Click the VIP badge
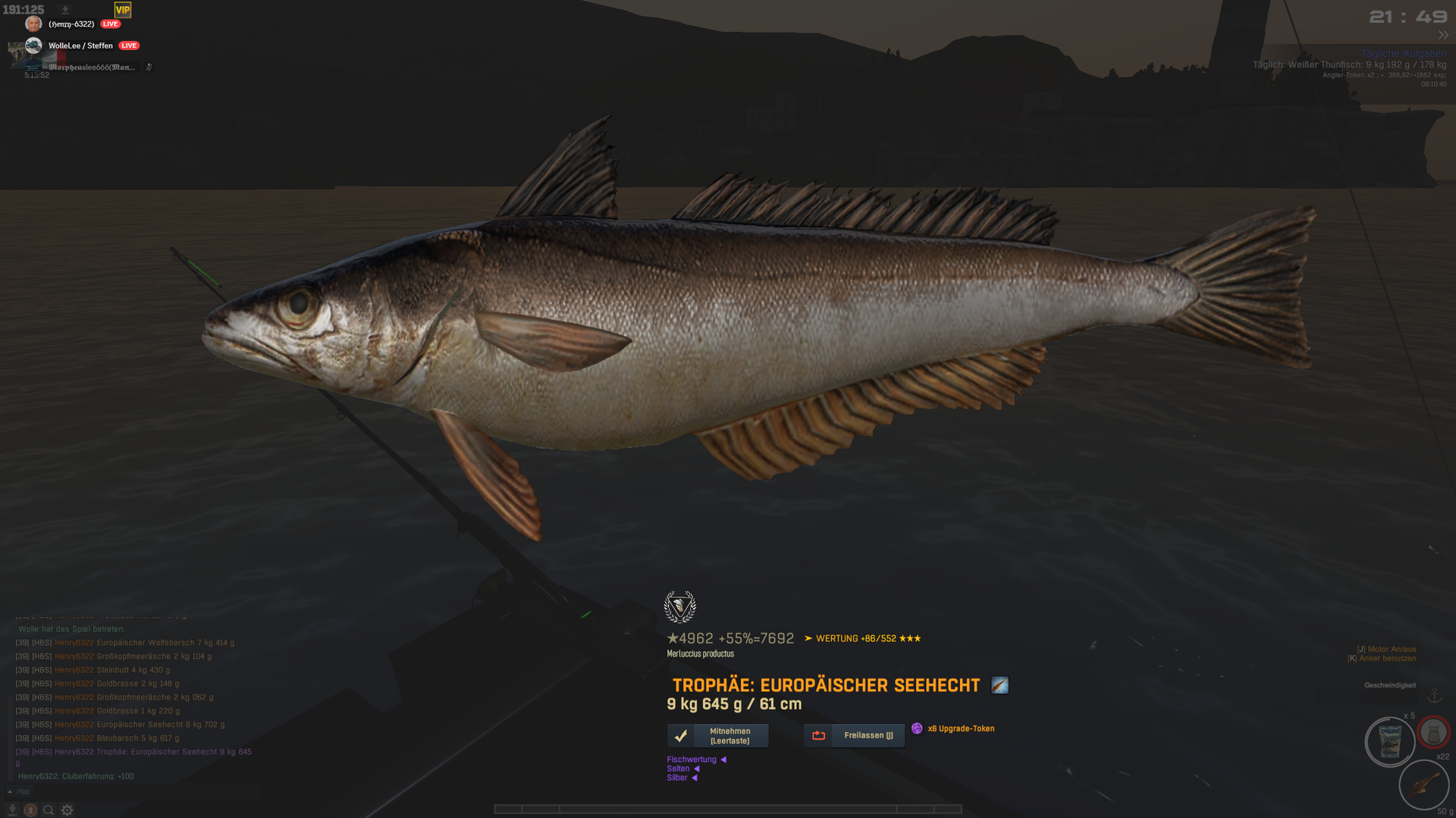The image size is (1456, 818). [x=123, y=10]
